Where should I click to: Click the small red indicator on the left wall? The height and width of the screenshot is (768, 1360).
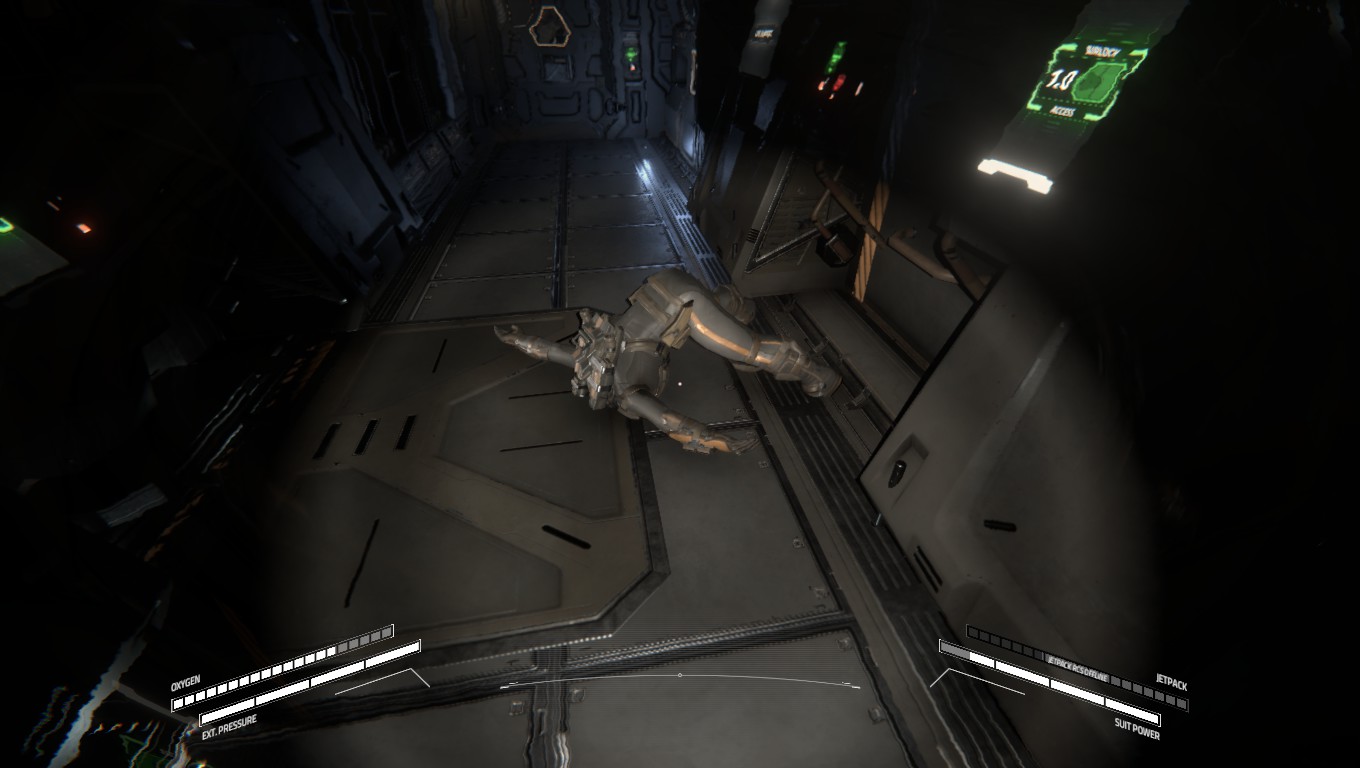click(x=83, y=228)
